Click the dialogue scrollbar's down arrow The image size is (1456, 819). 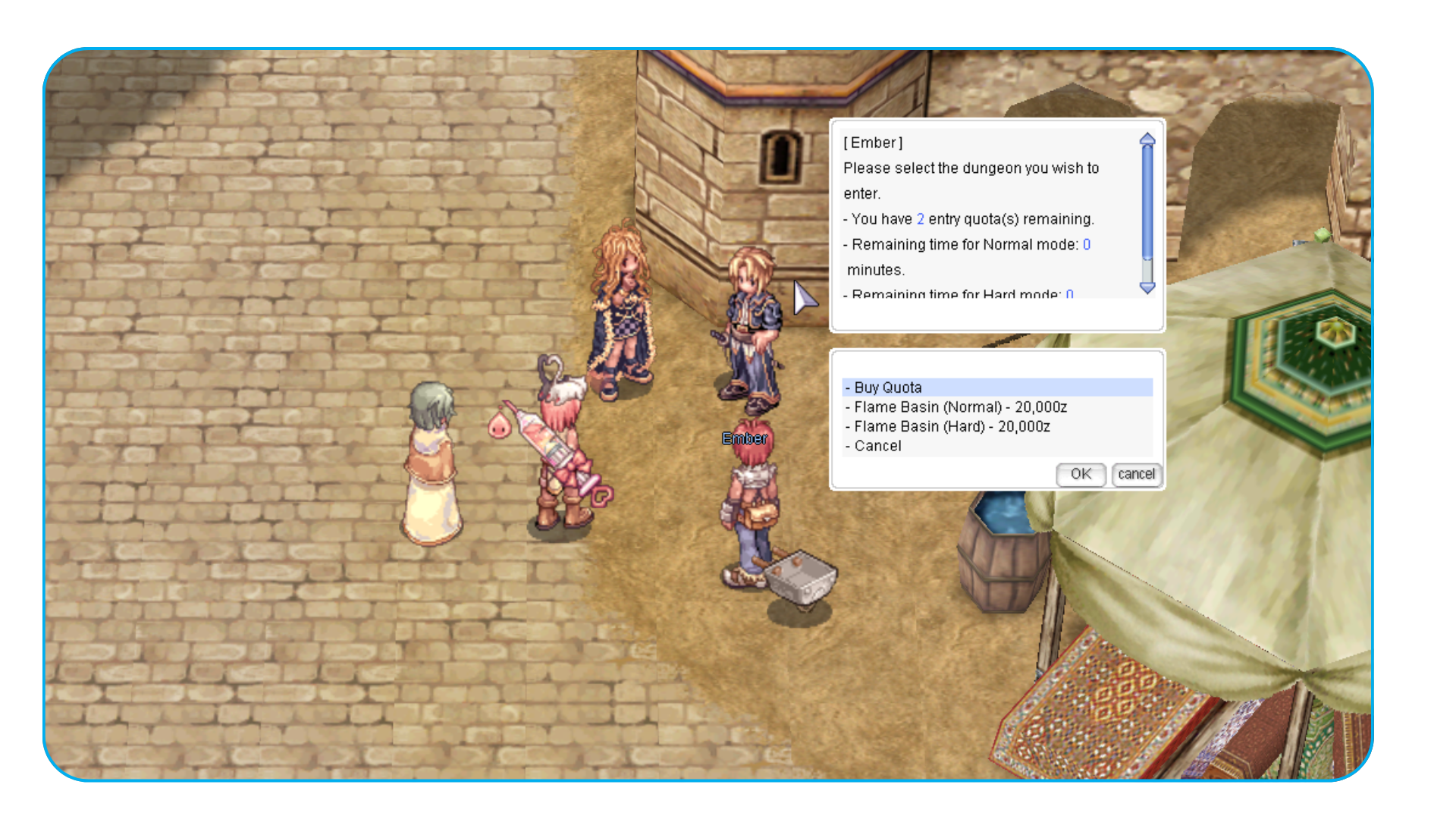(1147, 287)
